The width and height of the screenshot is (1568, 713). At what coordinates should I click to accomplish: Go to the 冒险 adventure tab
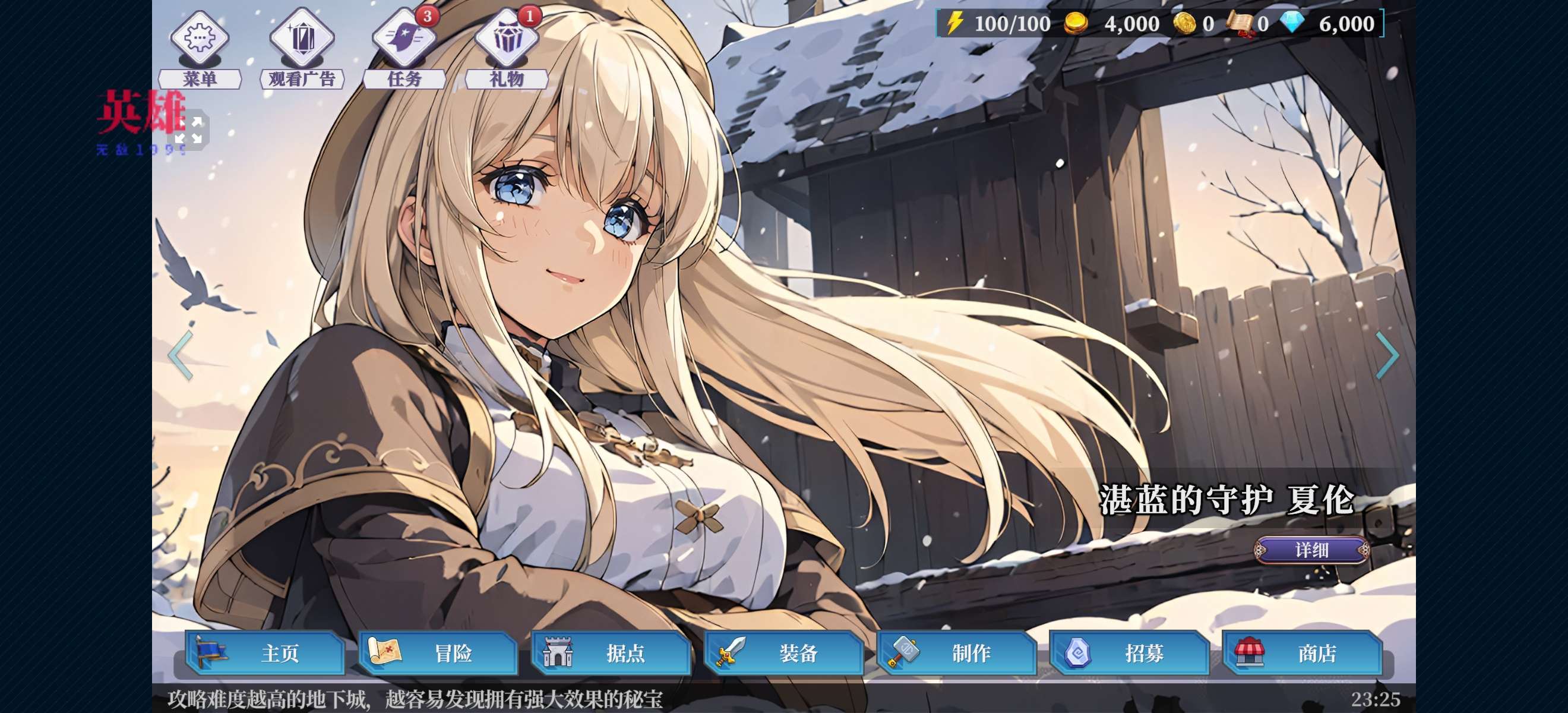tap(438, 654)
